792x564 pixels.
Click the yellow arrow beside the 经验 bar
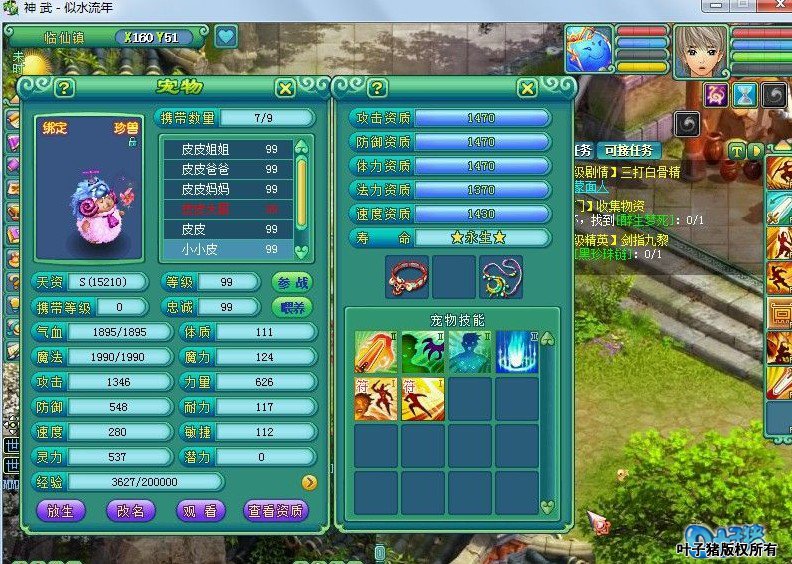click(x=309, y=482)
